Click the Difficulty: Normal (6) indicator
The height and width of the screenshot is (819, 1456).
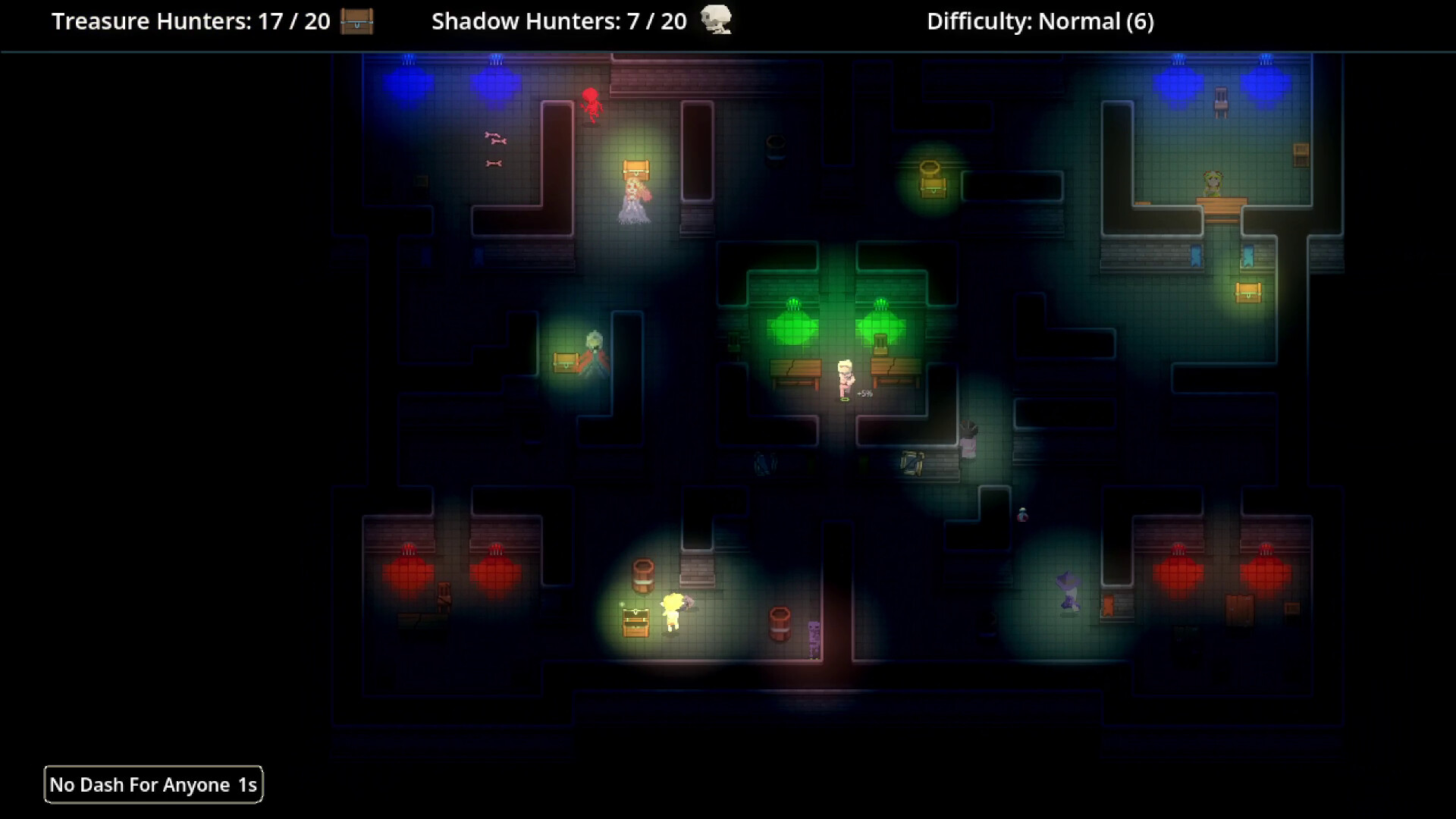[1039, 21]
